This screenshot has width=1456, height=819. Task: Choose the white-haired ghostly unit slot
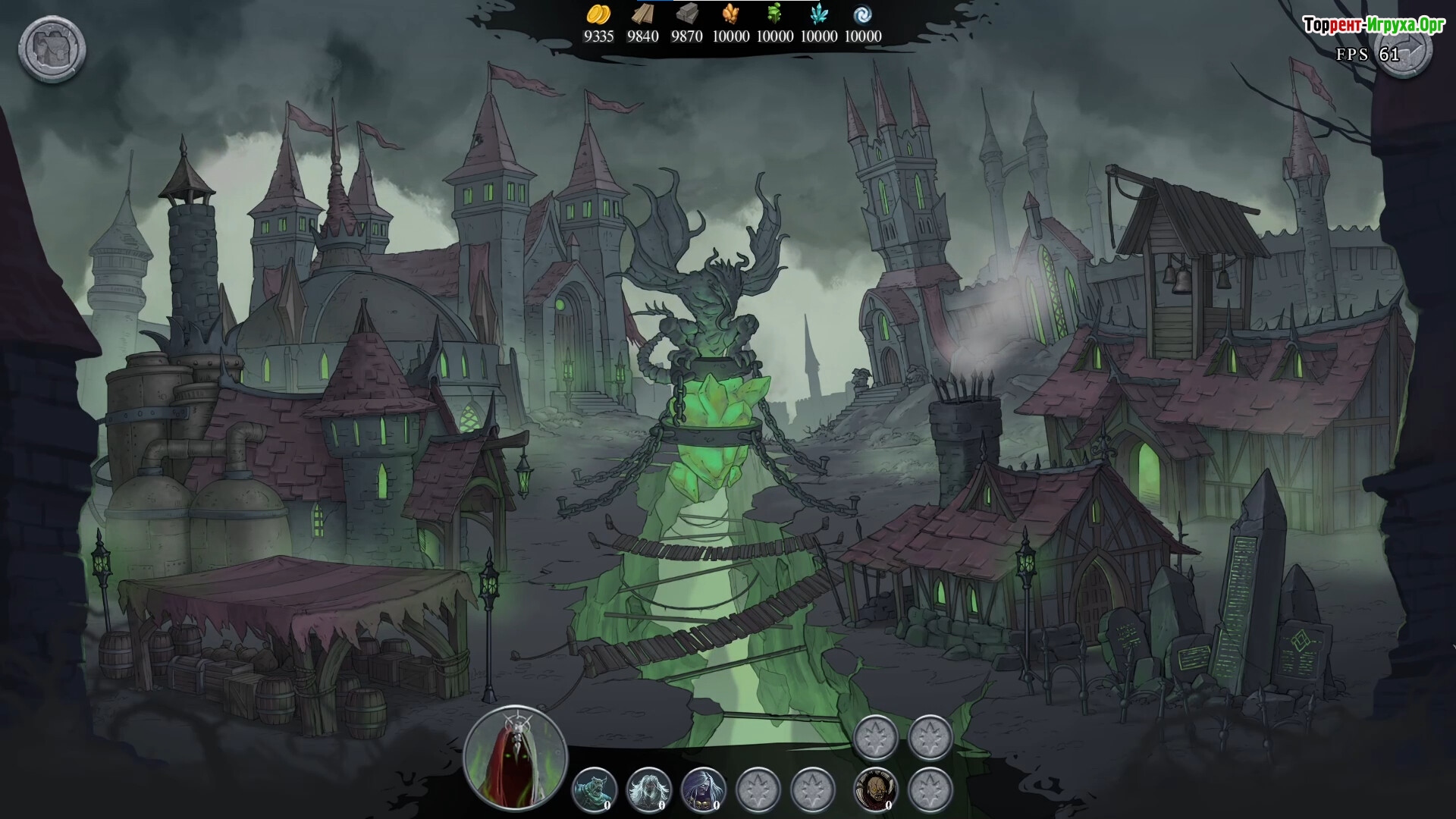coord(648,789)
